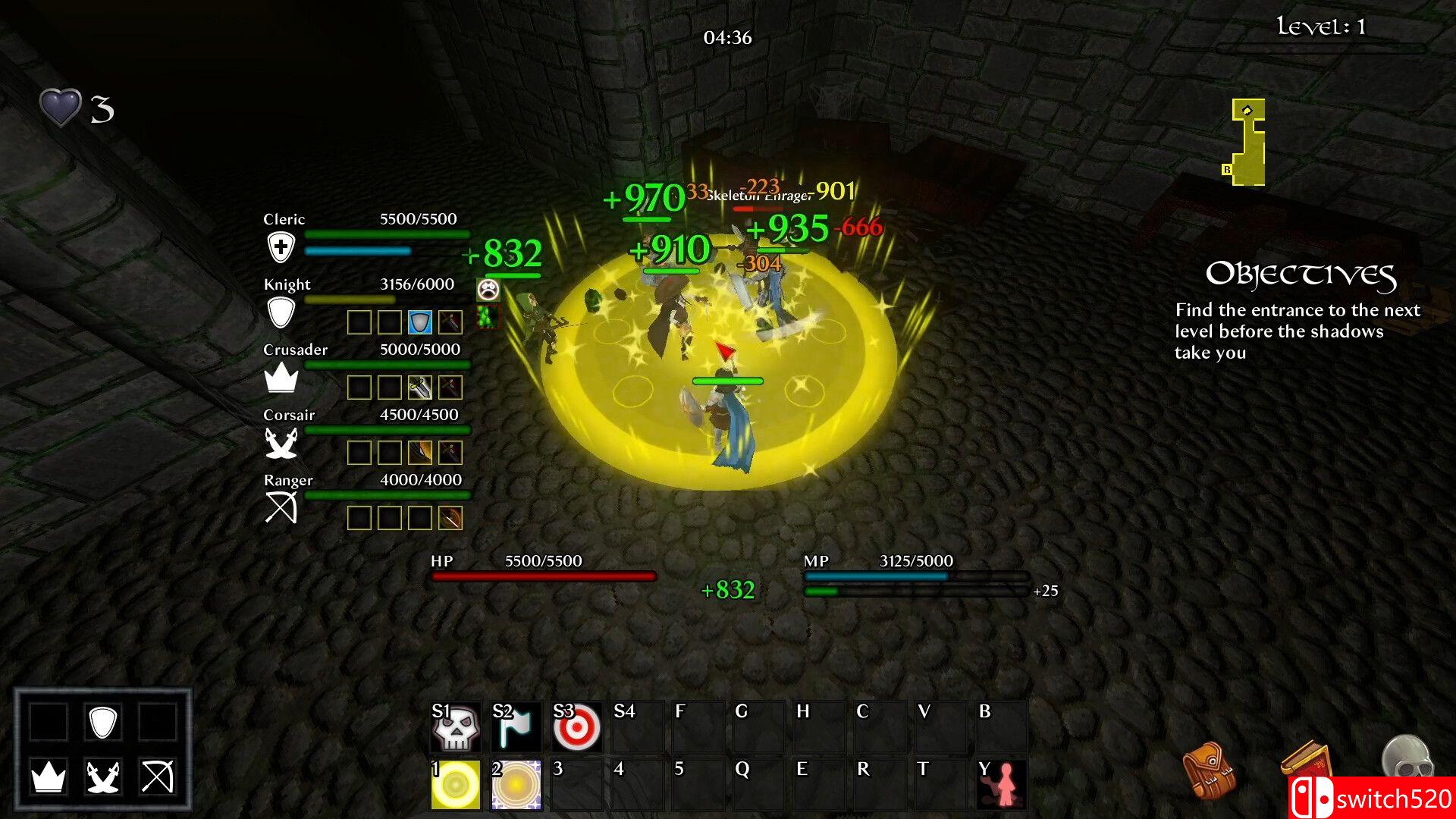Image resolution: width=1456 pixels, height=819 pixels.
Task: Select the Ranger's bow portrait in party list
Action: pyautogui.click(x=281, y=508)
